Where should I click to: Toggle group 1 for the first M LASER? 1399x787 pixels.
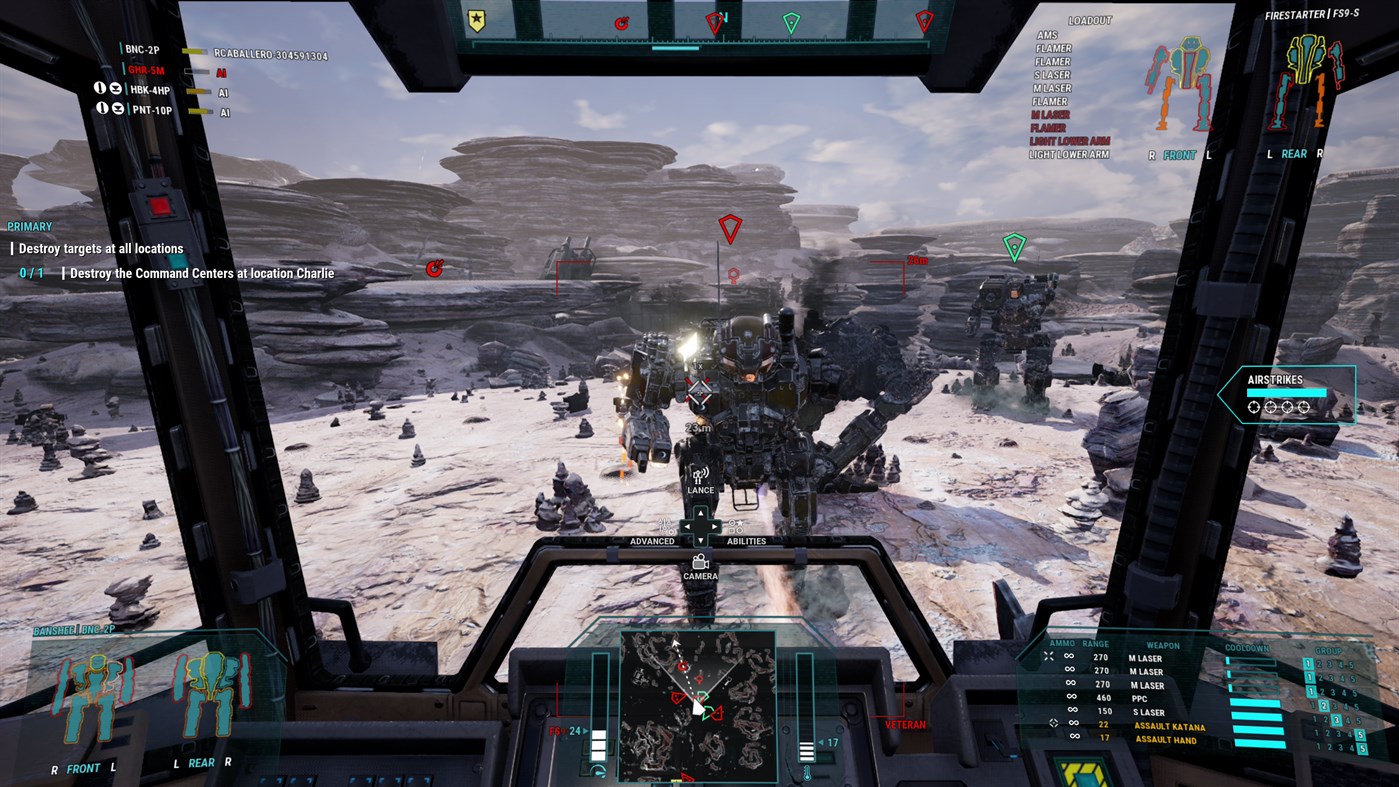pos(1309,663)
